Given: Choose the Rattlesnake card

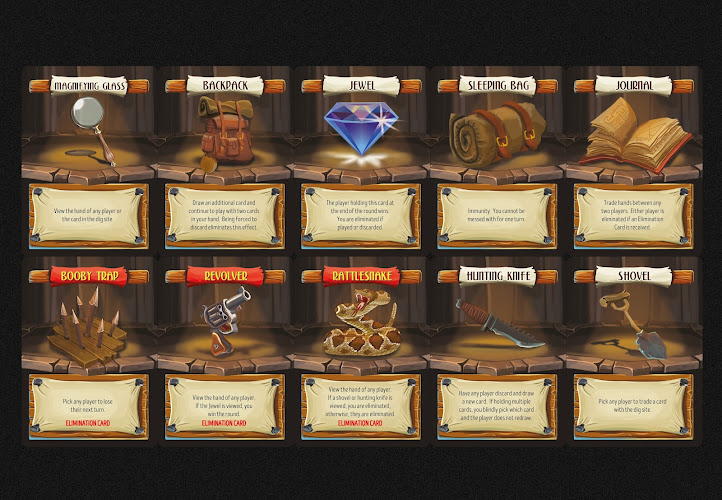Looking at the screenshot, I should point(361,348).
